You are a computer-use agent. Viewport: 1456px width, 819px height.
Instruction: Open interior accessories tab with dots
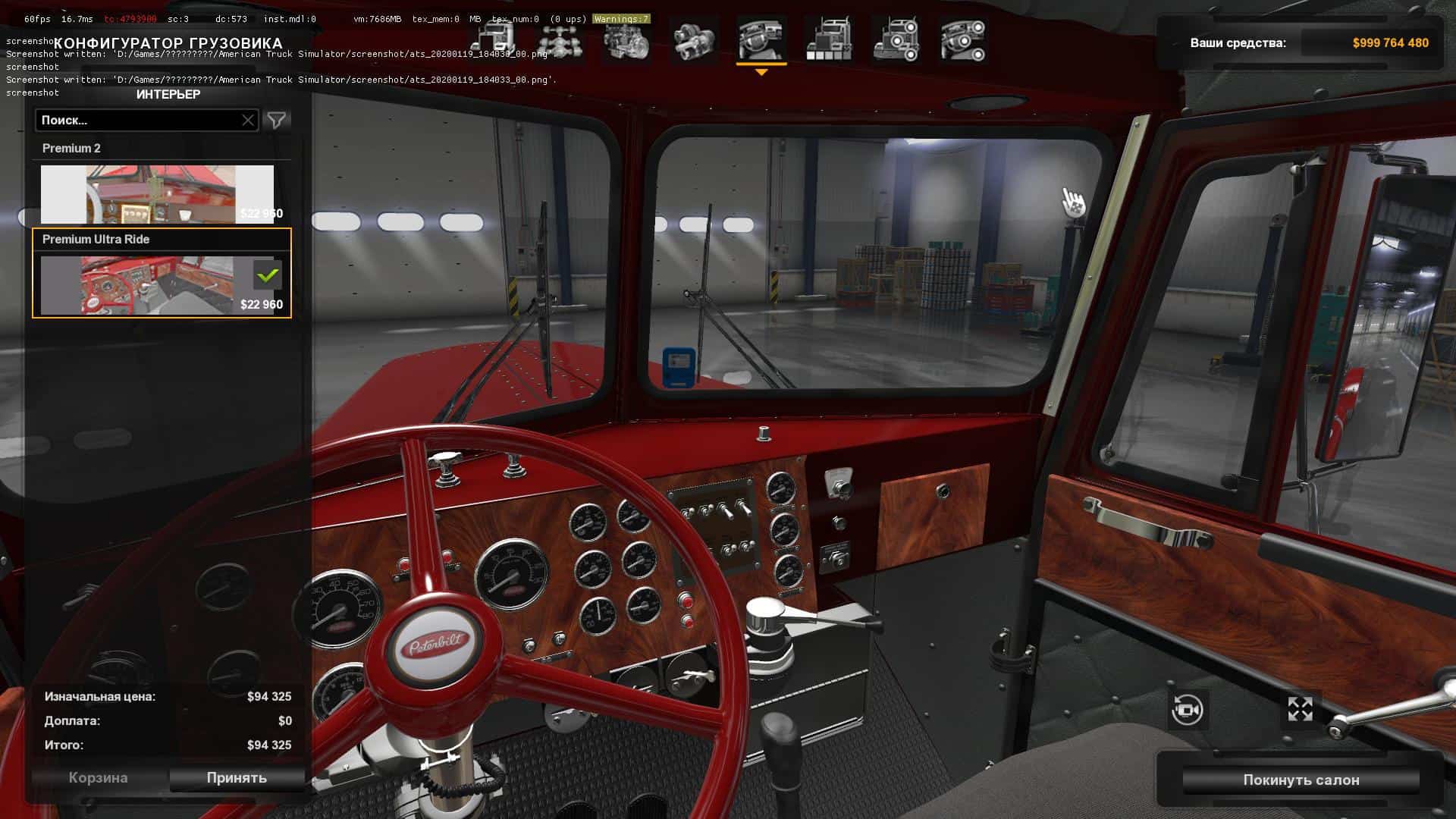(962, 40)
